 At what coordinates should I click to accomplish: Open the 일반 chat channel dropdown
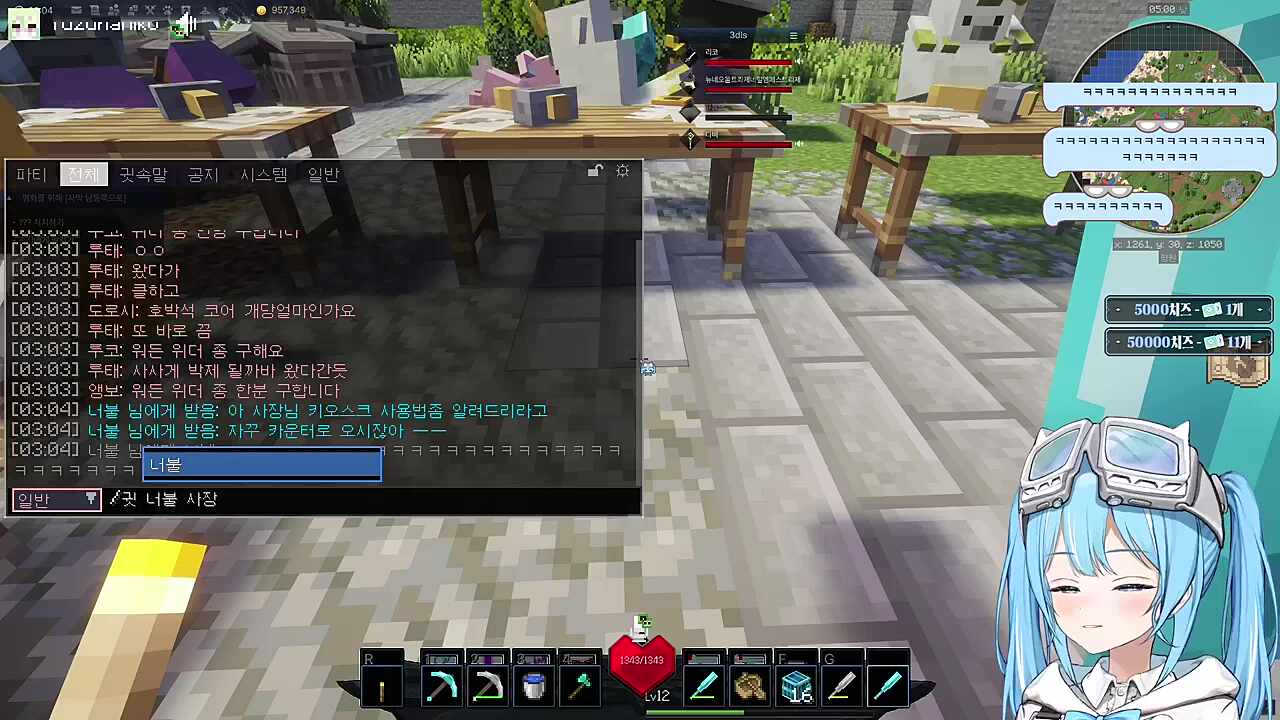pos(56,499)
